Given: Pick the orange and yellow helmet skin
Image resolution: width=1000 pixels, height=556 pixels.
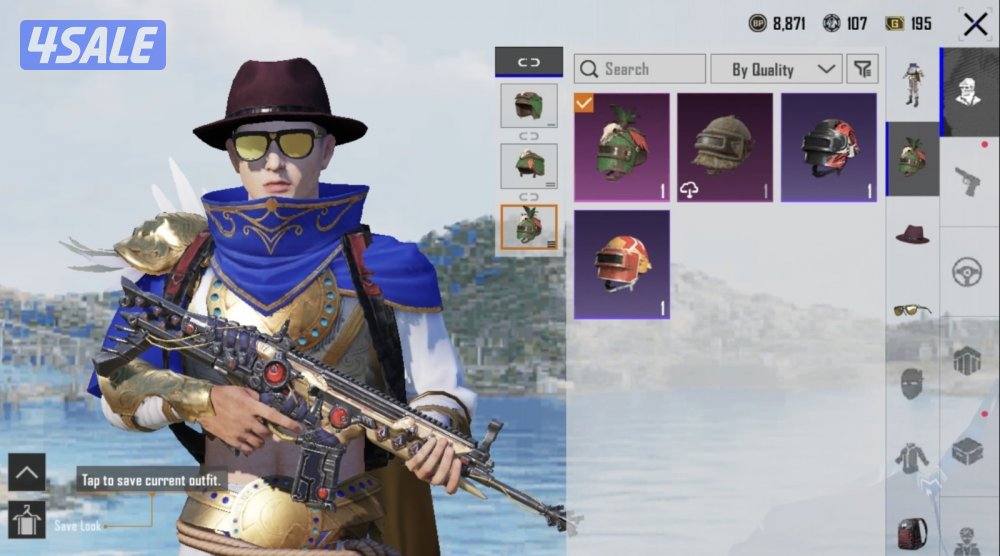Looking at the screenshot, I should (621, 264).
